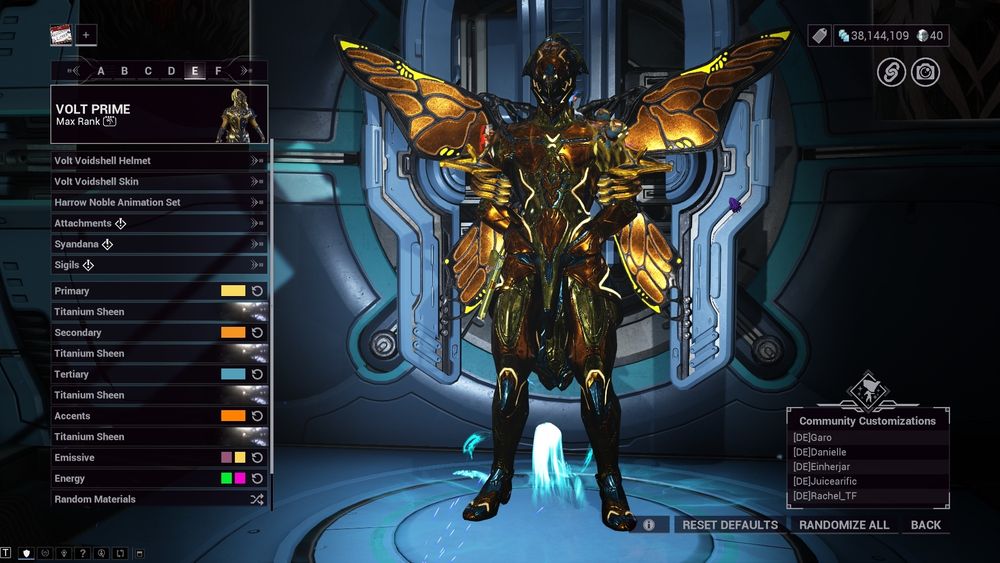This screenshot has width=1000, height=563.
Task: Change the orange Secondary color swatch
Action: (233, 333)
